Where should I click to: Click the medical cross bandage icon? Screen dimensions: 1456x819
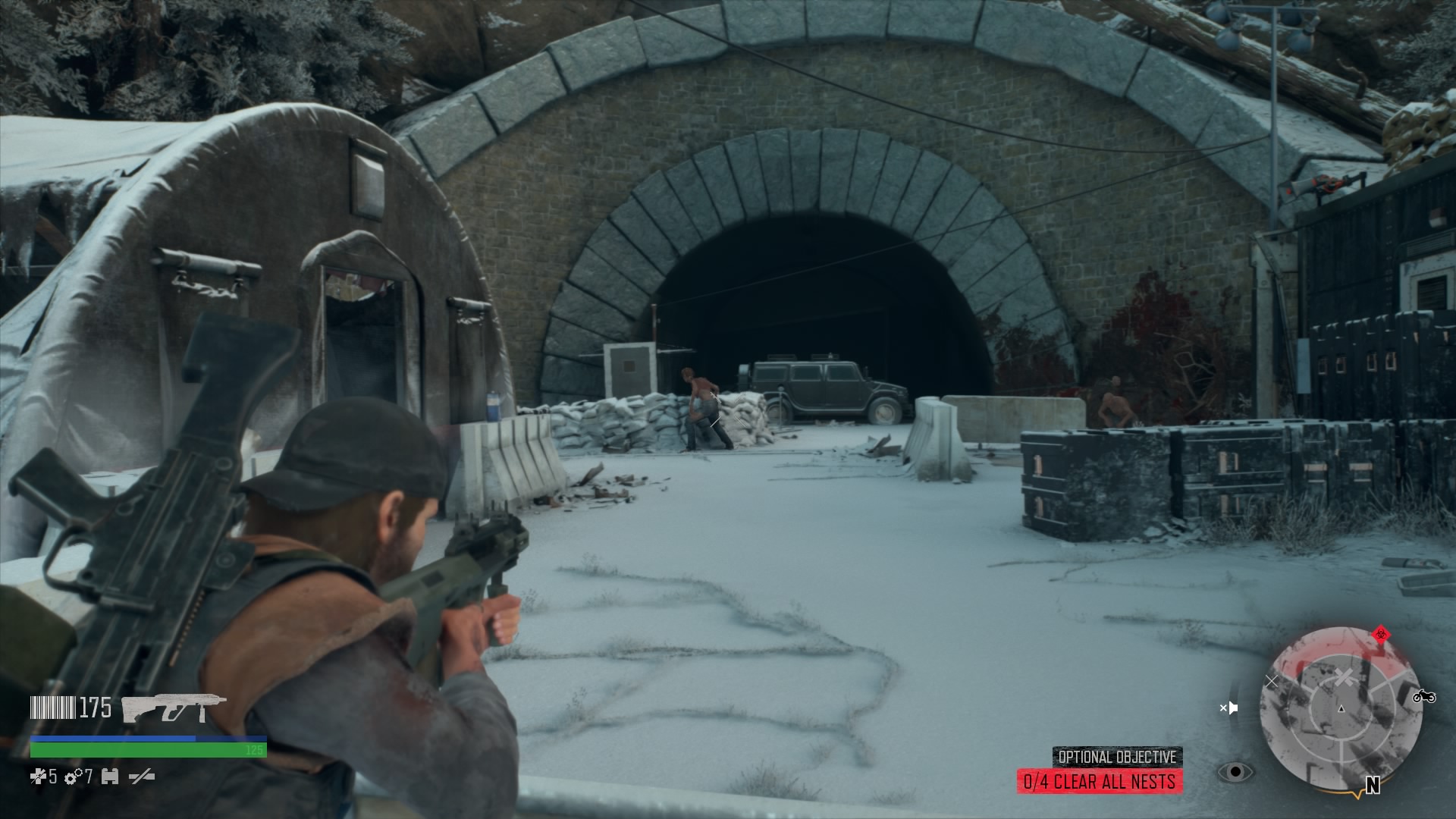click(38, 776)
